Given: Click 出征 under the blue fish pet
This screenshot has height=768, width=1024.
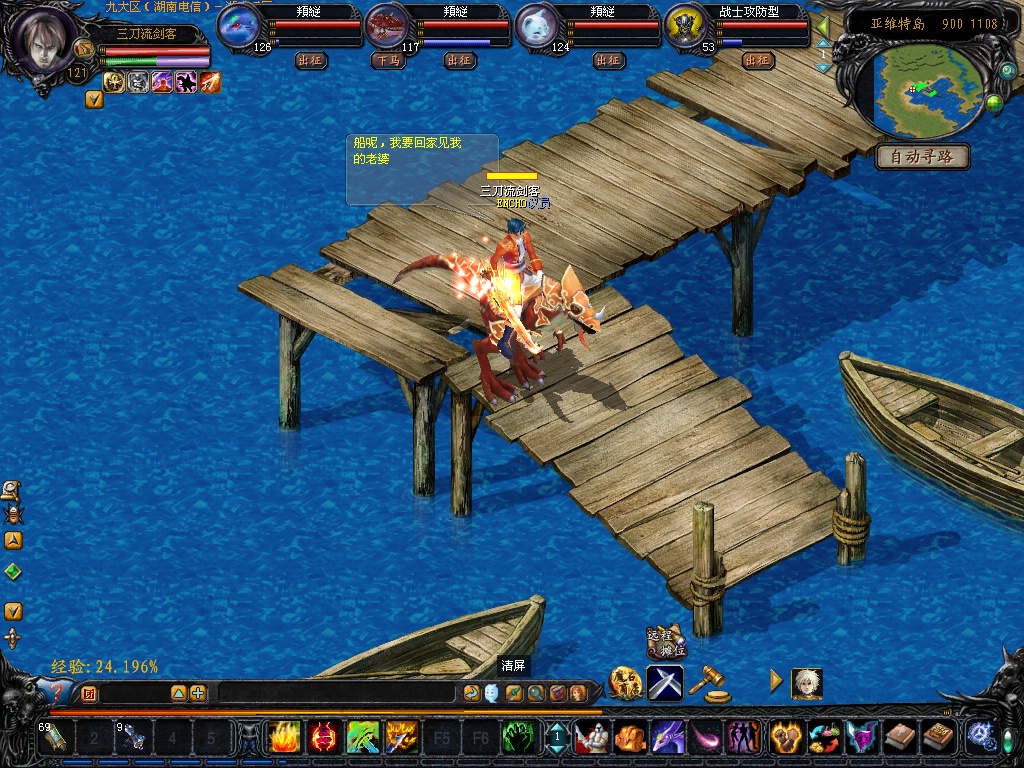Looking at the screenshot, I should (x=310, y=60).
